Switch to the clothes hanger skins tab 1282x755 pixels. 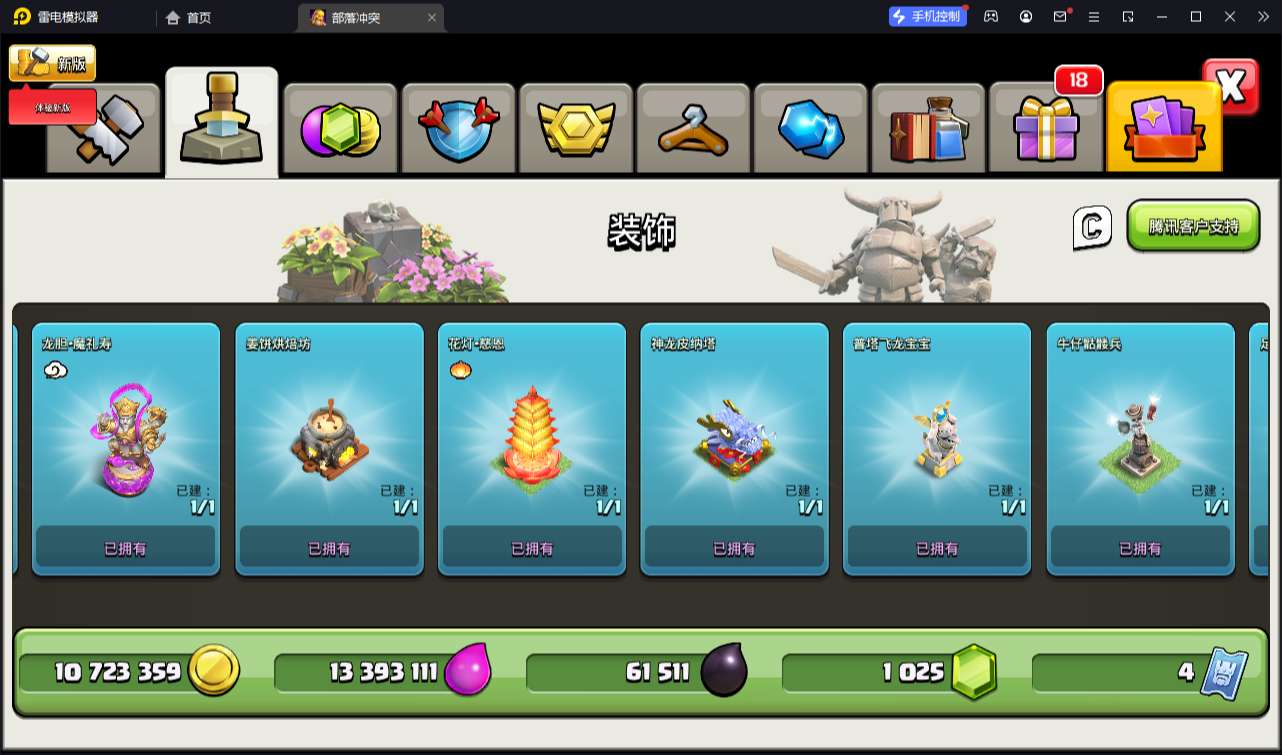coord(693,130)
